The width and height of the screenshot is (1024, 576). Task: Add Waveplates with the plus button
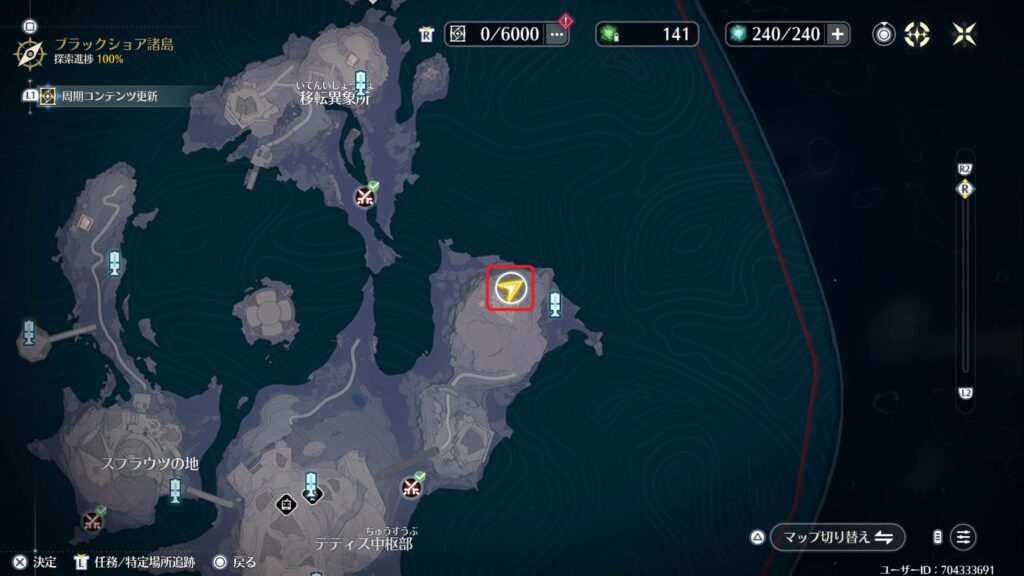tap(837, 34)
